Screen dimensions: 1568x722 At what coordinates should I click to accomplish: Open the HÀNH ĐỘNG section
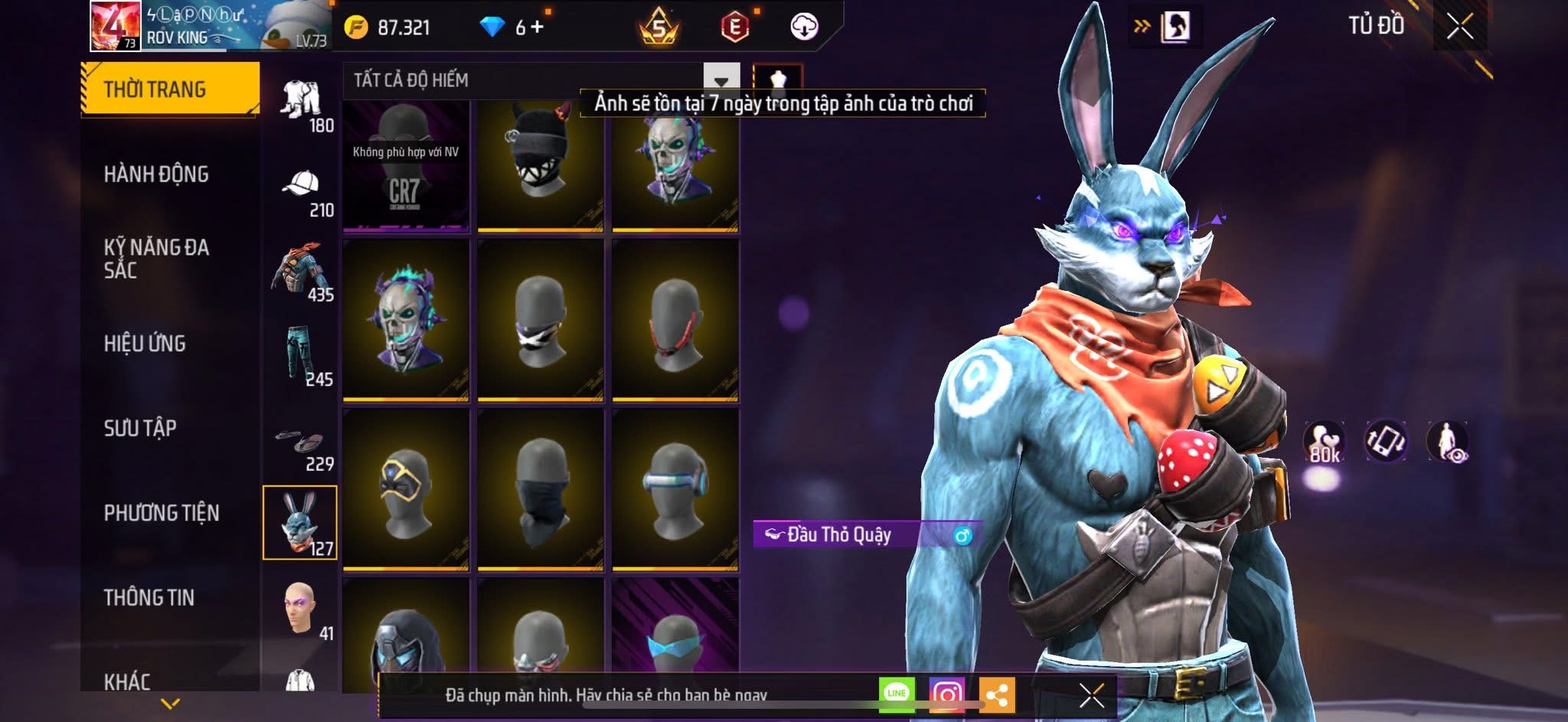coord(156,175)
